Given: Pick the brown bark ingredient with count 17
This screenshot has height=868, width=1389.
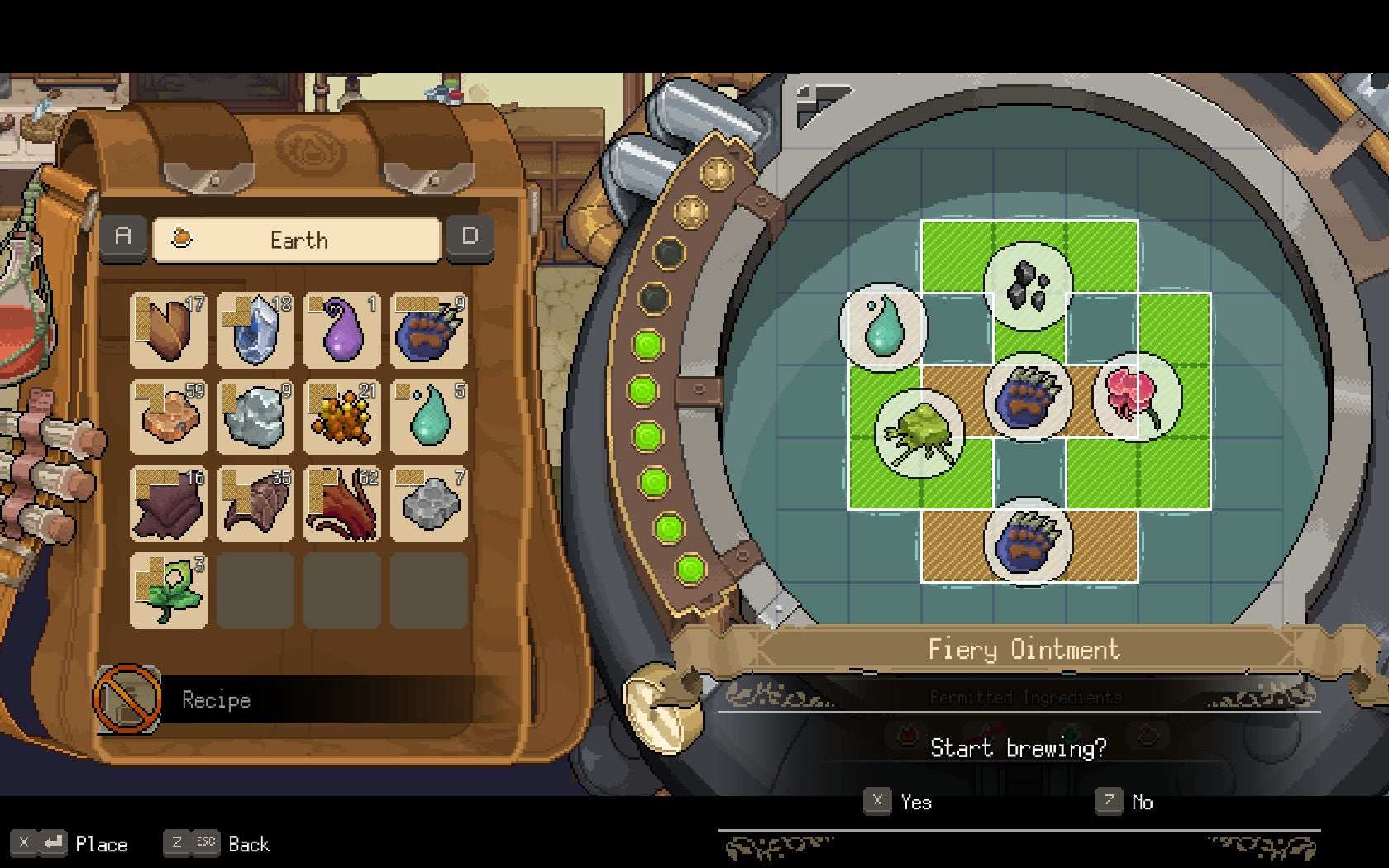Looking at the screenshot, I should pos(169,330).
